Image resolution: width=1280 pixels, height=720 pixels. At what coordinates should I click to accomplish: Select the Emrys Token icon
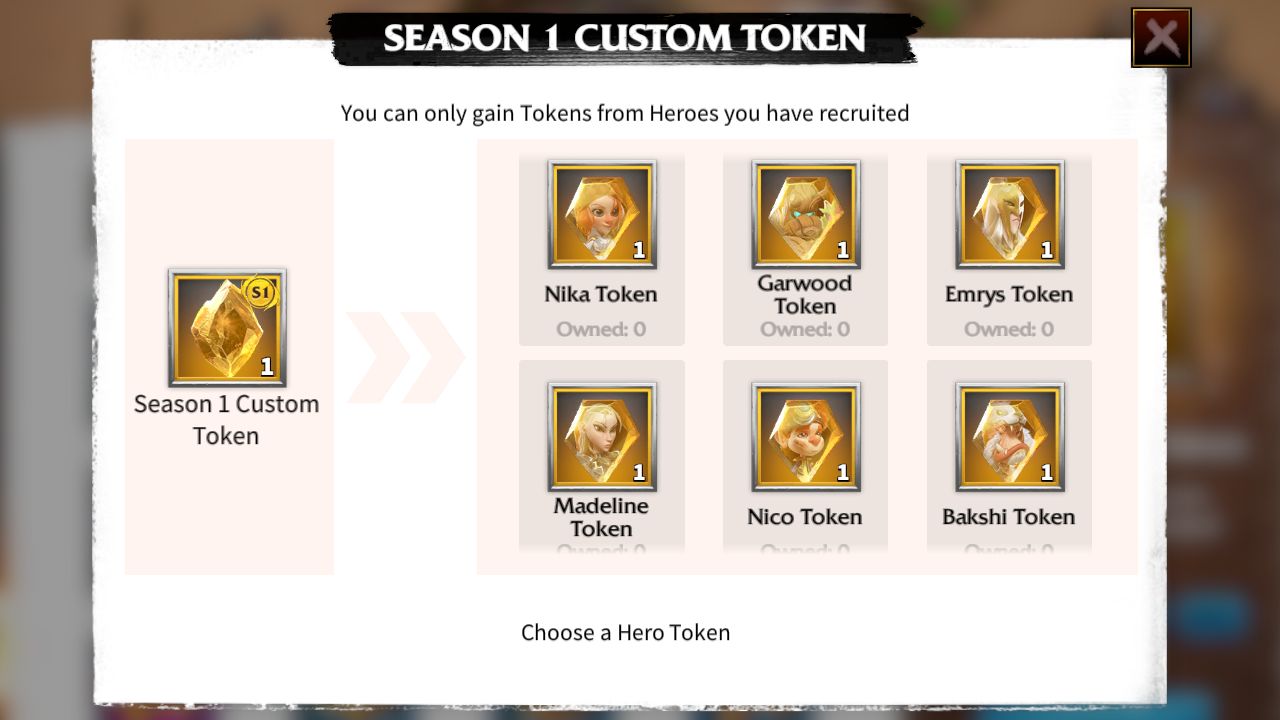pyautogui.click(x=1009, y=213)
